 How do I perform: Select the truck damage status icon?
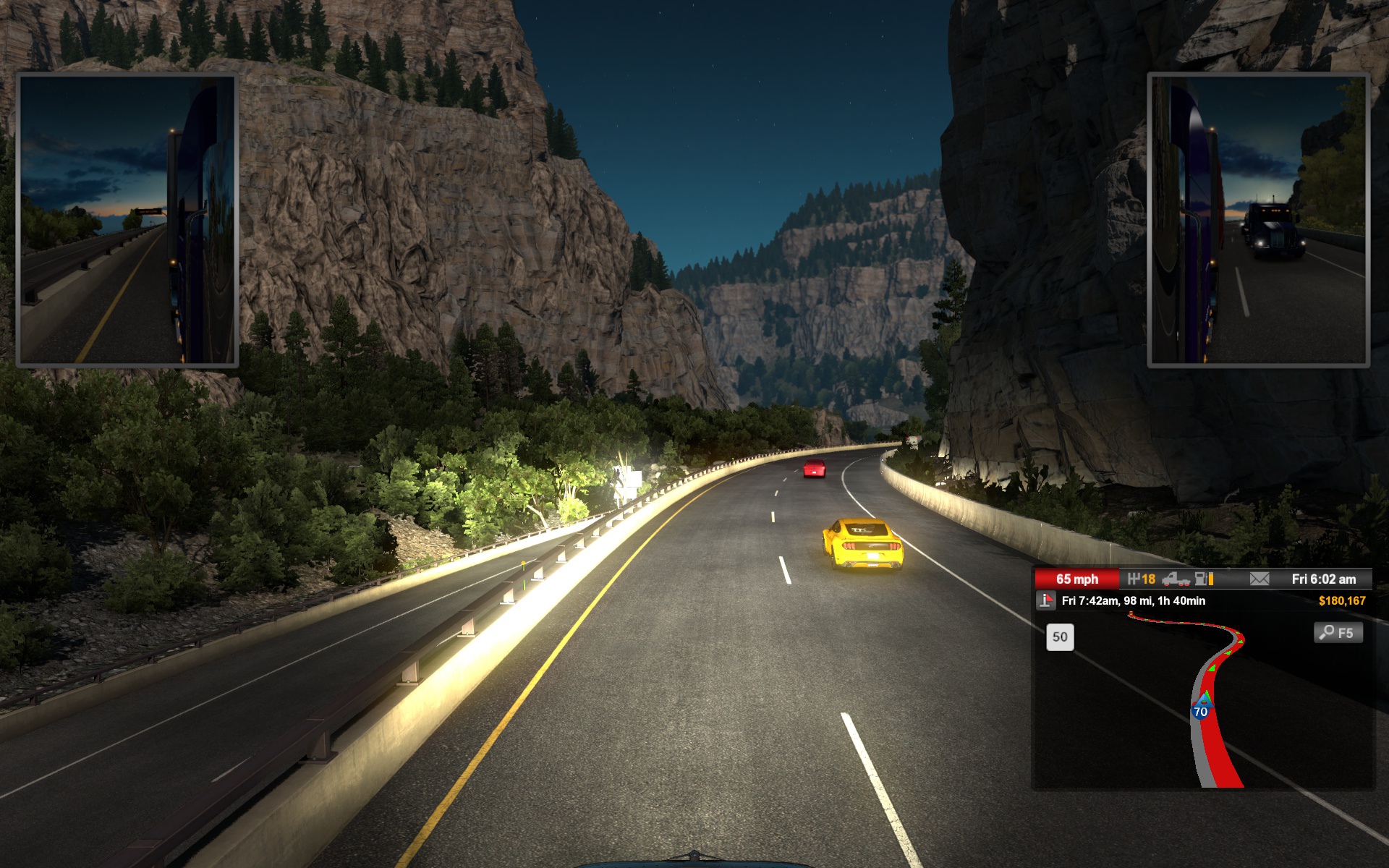click(1176, 579)
